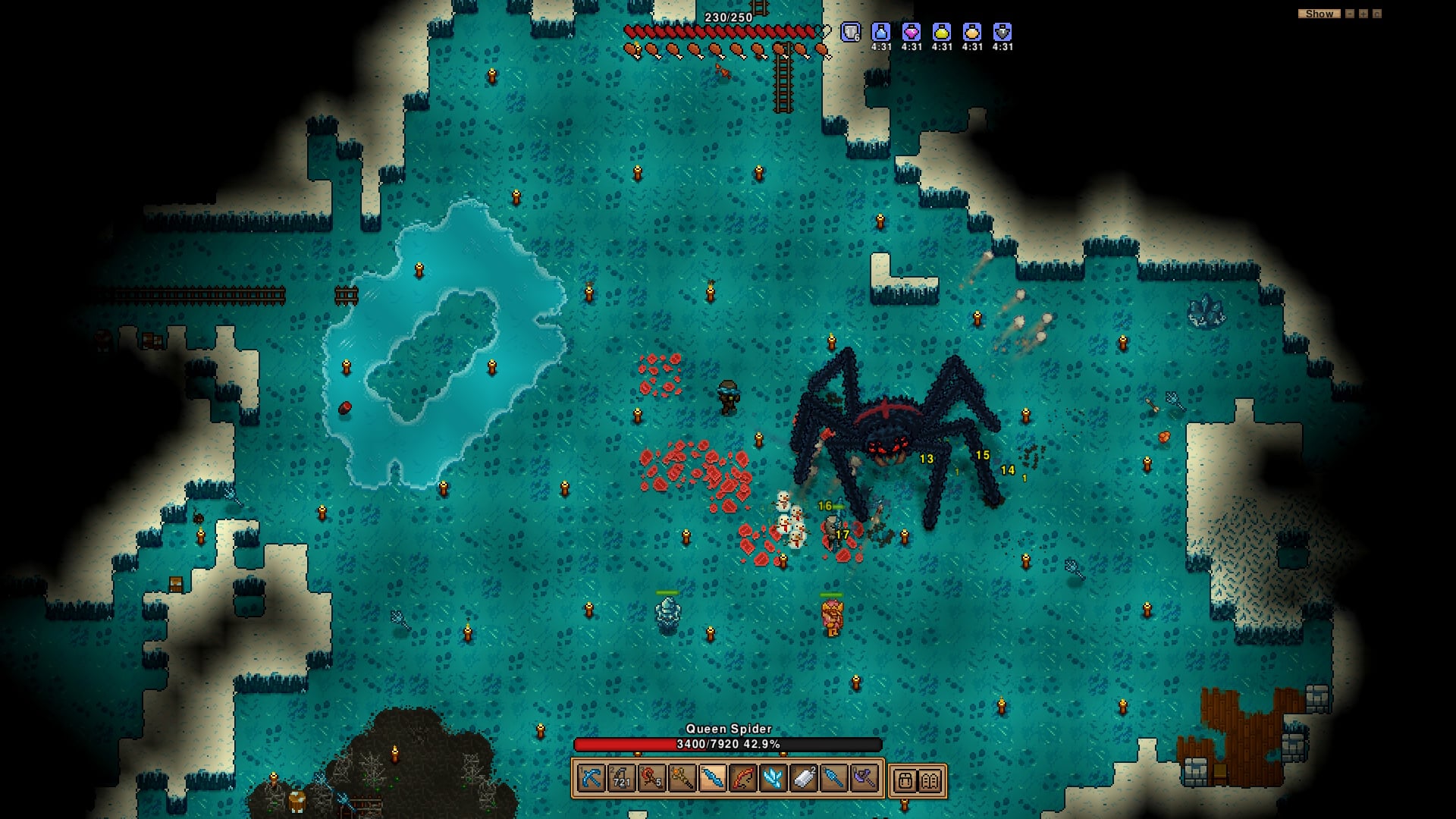The image size is (1456, 819).
Task: Click the Show minimap button
Action: (x=1319, y=14)
